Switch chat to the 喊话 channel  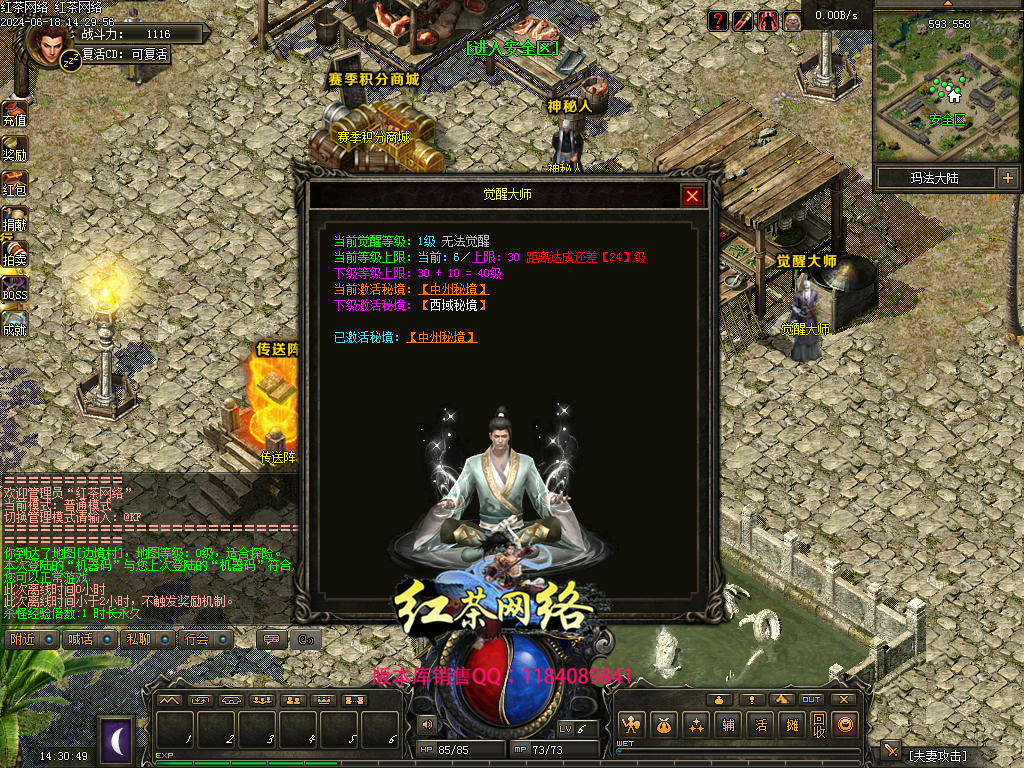coord(88,639)
